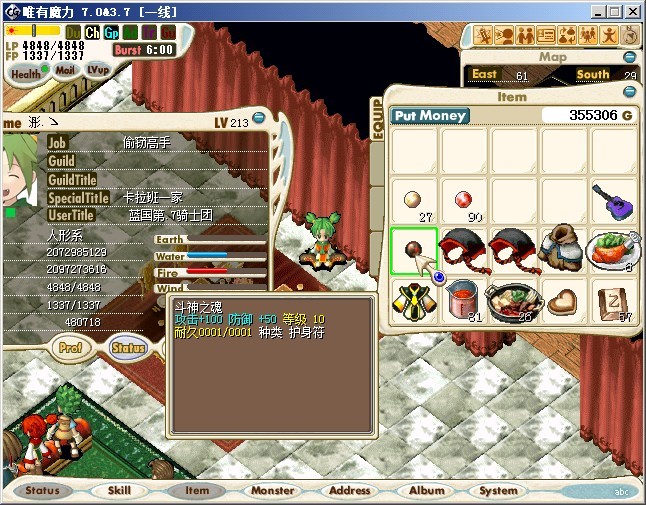The height and width of the screenshot is (505, 646).
Task: Choose the hot pot dish item
Action: pyautogui.click(x=513, y=300)
